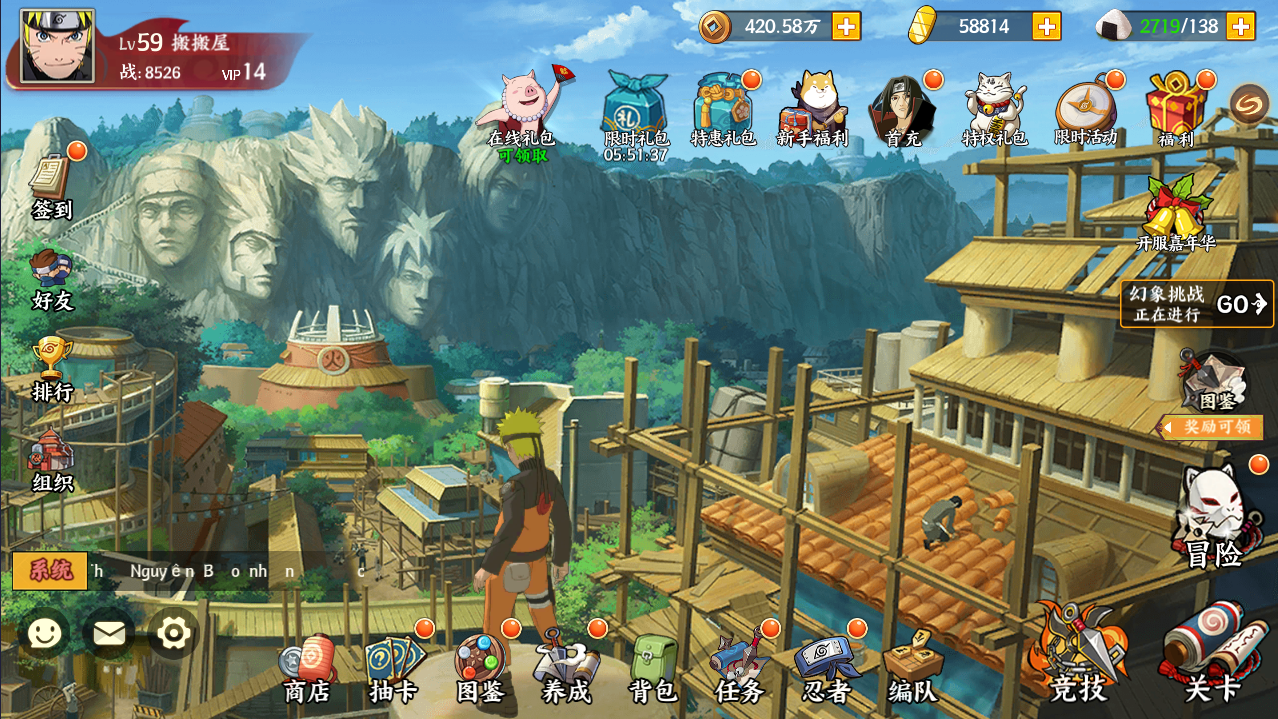Screen dimensions: 1278x719
Task: Go to the 幻象挑战 phantom challenge
Action: click(1197, 304)
